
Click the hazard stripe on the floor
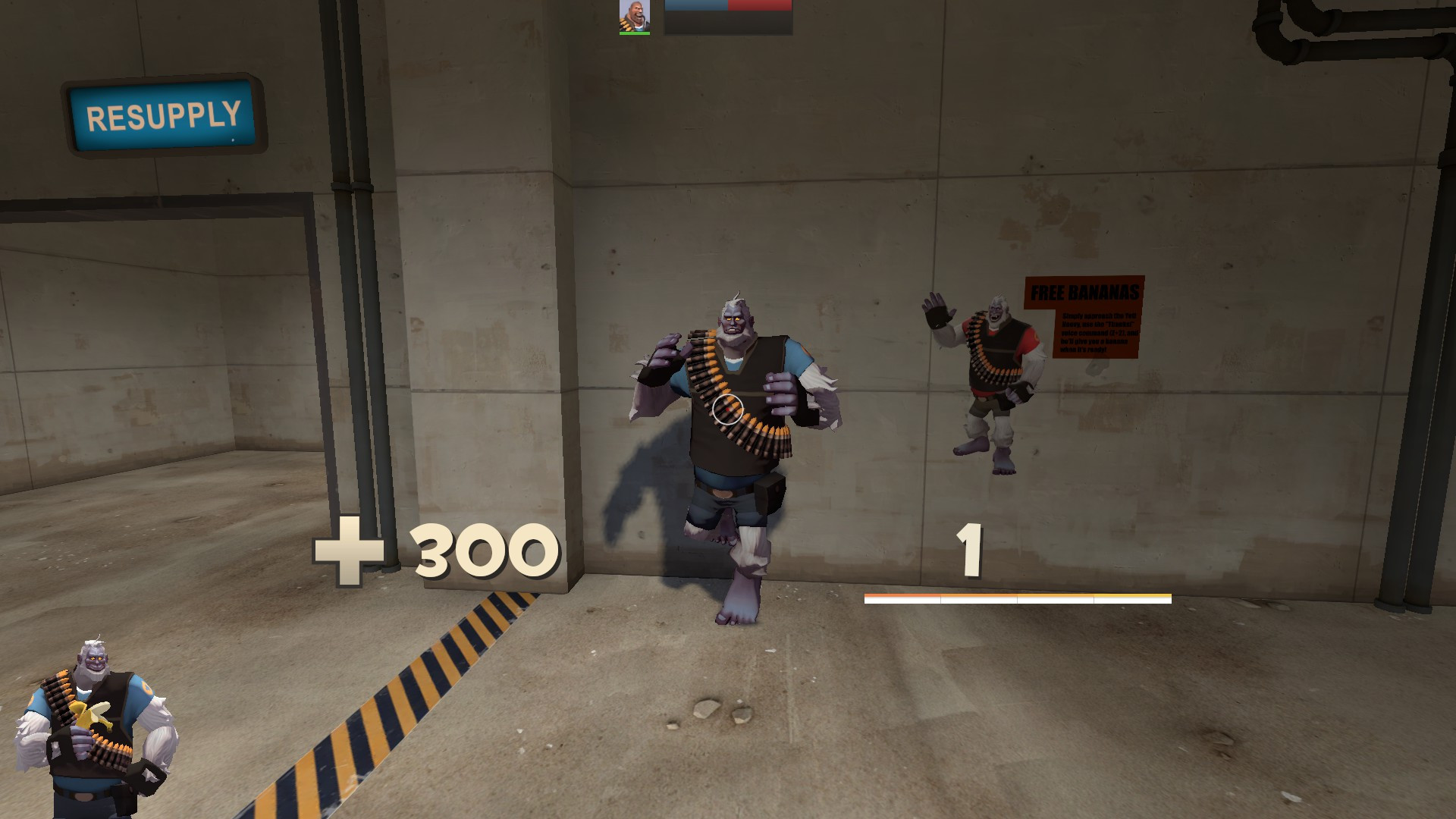click(425, 698)
